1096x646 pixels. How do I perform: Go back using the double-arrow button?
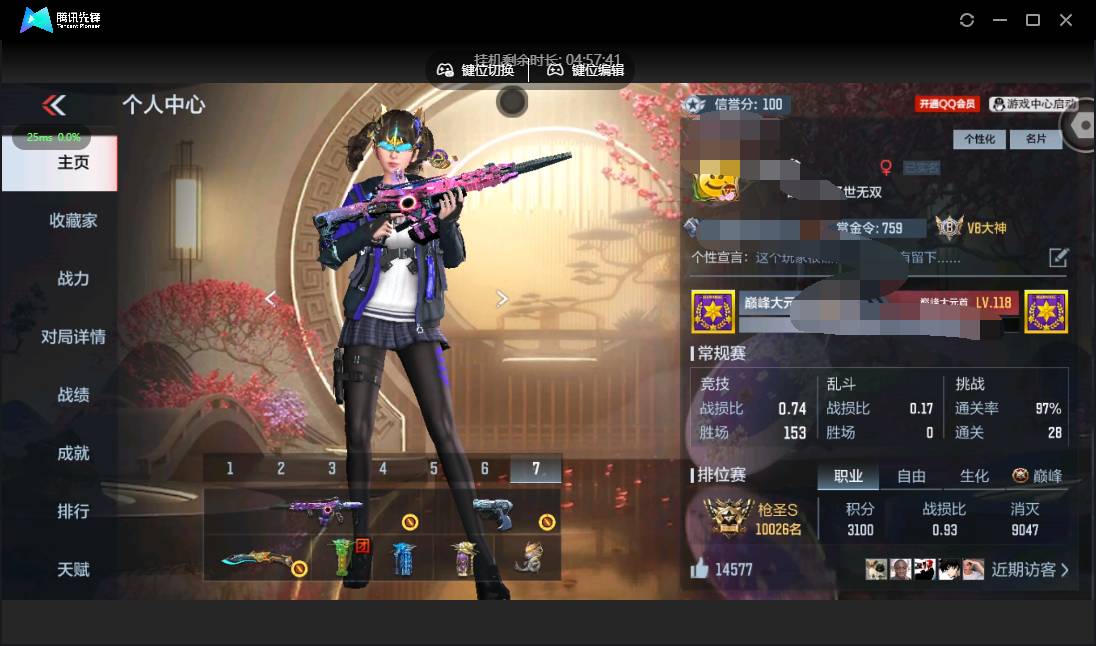coord(54,105)
